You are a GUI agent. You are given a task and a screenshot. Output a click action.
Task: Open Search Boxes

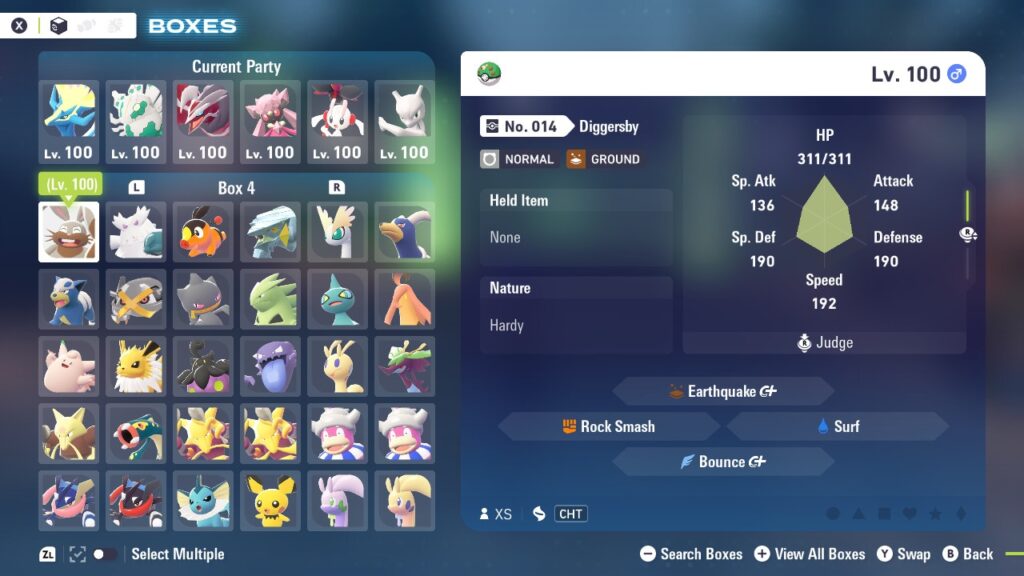(691, 554)
